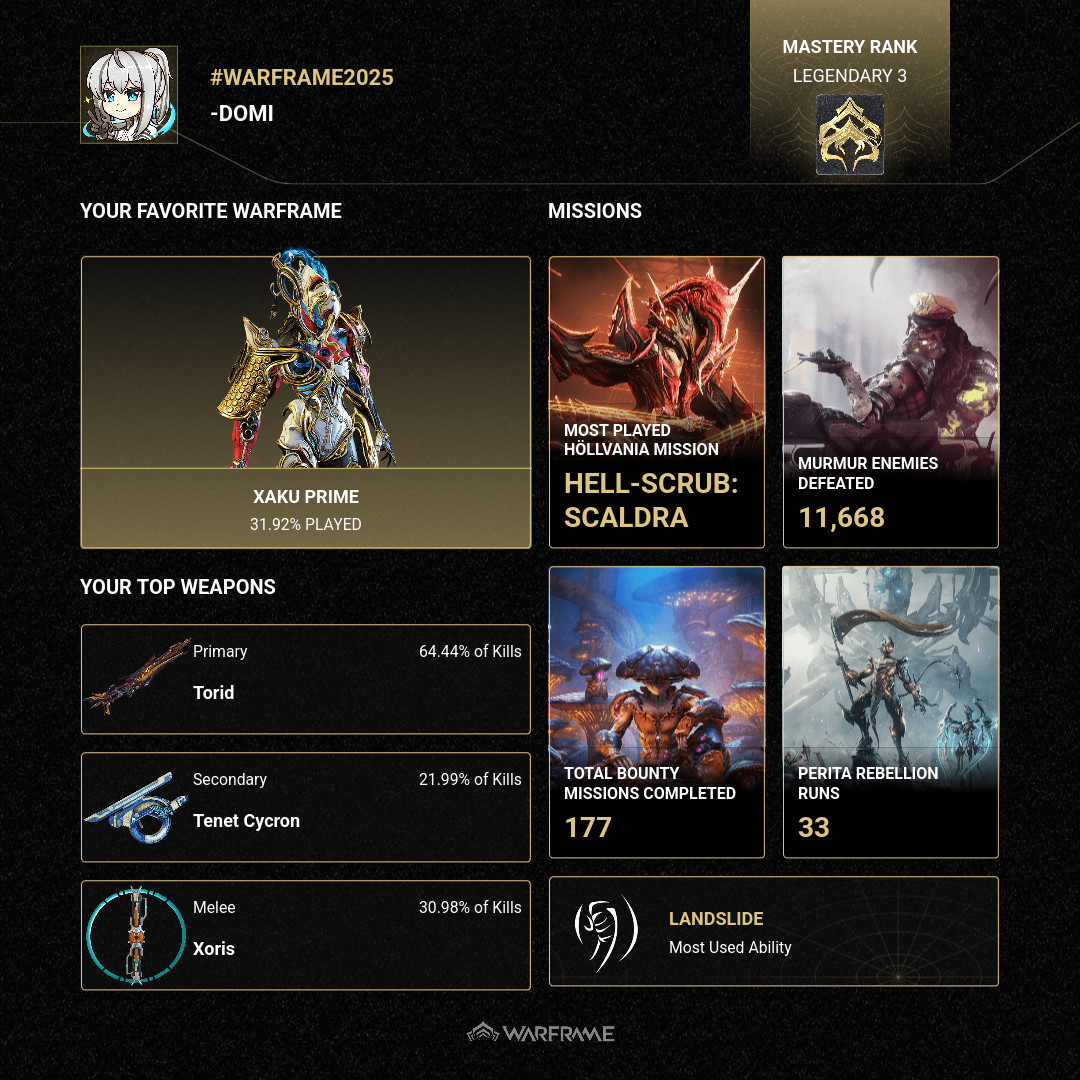Open the Total Bounty Missions Completed tile

[657, 712]
